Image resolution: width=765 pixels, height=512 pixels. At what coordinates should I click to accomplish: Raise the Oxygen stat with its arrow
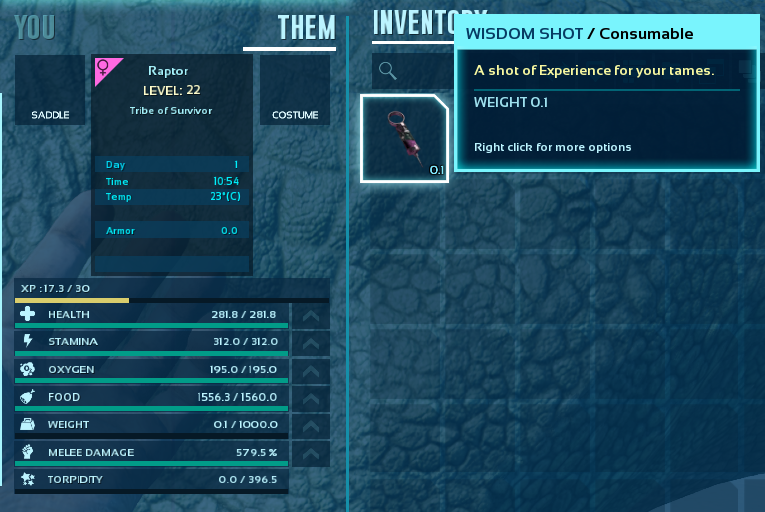pos(310,370)
